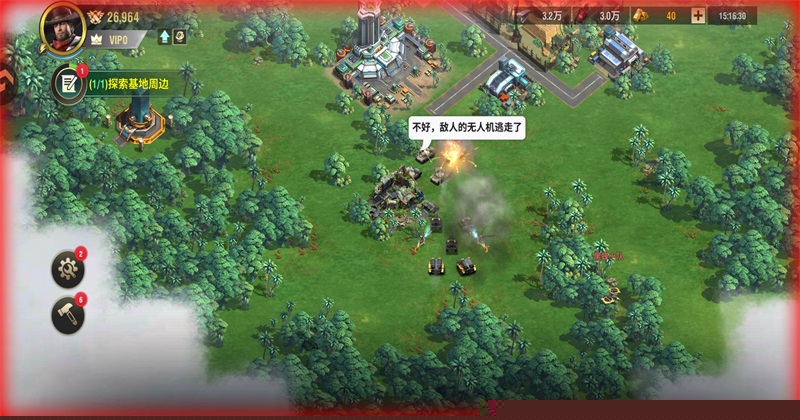This screenshot has width=800, height=420.
Task: Open the gear and wrench menu
Action: tap(69, 268)
